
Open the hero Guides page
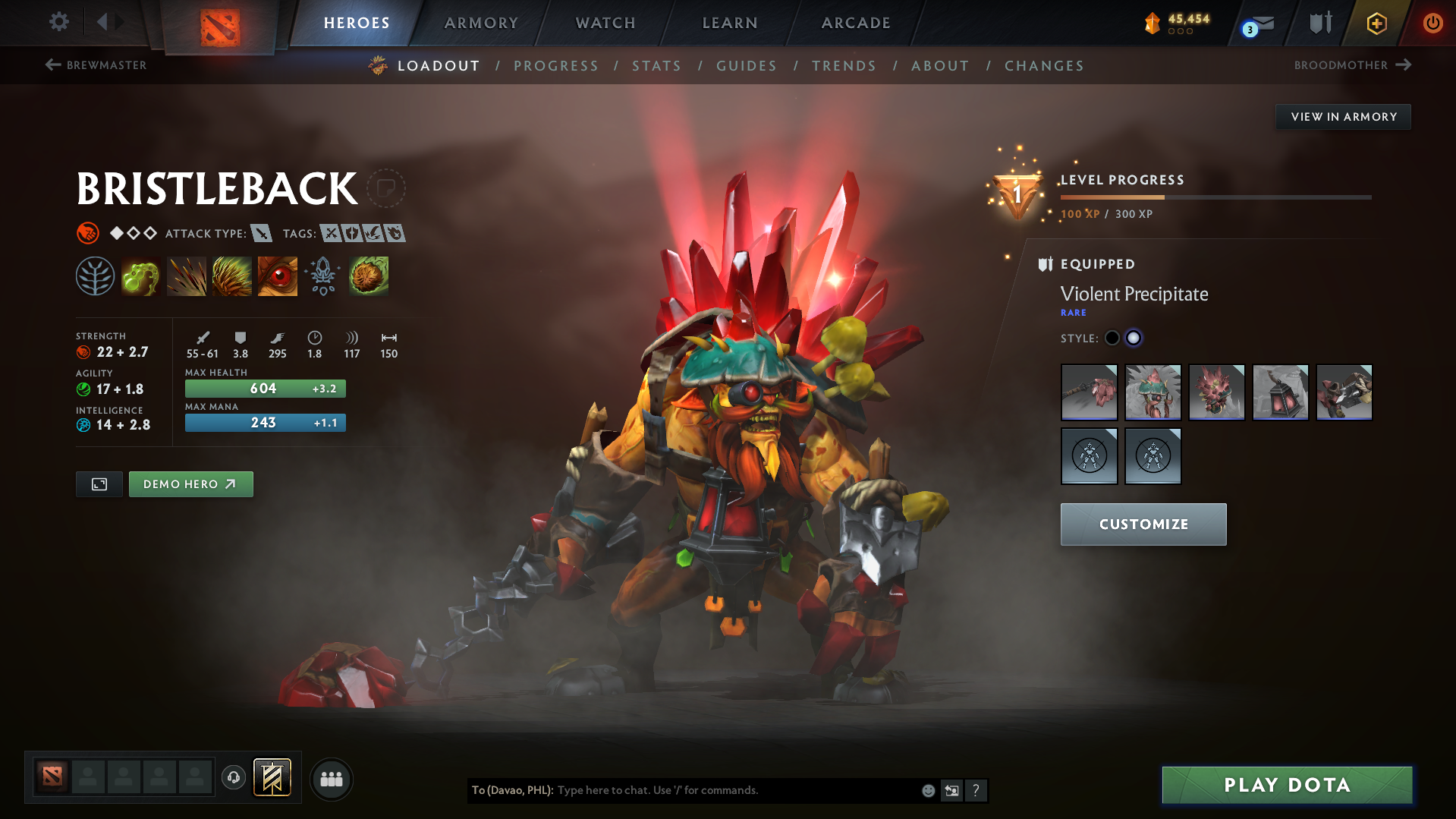coord(747,66)
